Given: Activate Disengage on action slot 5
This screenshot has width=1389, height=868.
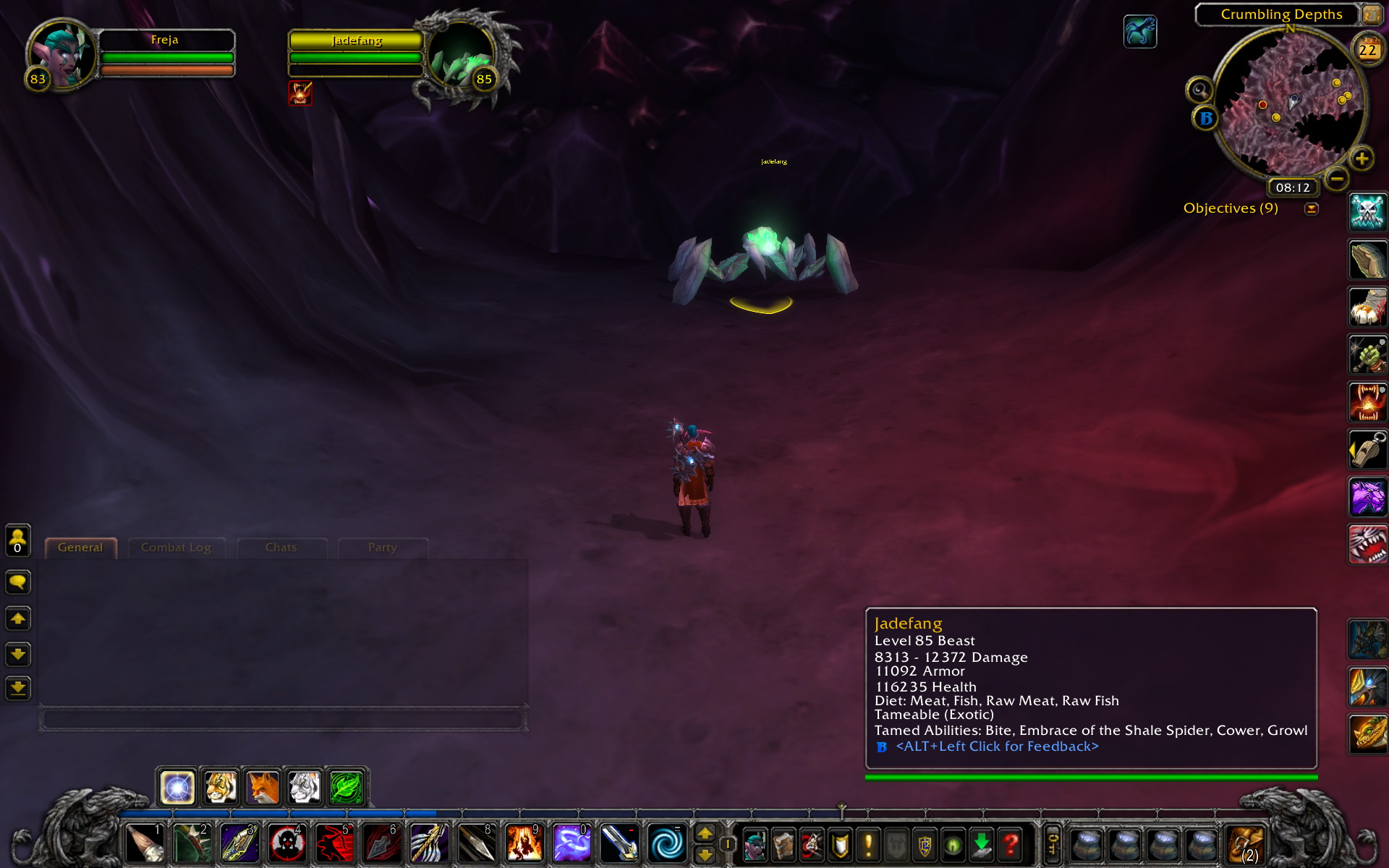Looking at the screenshot, I should (x=336, y=843).
